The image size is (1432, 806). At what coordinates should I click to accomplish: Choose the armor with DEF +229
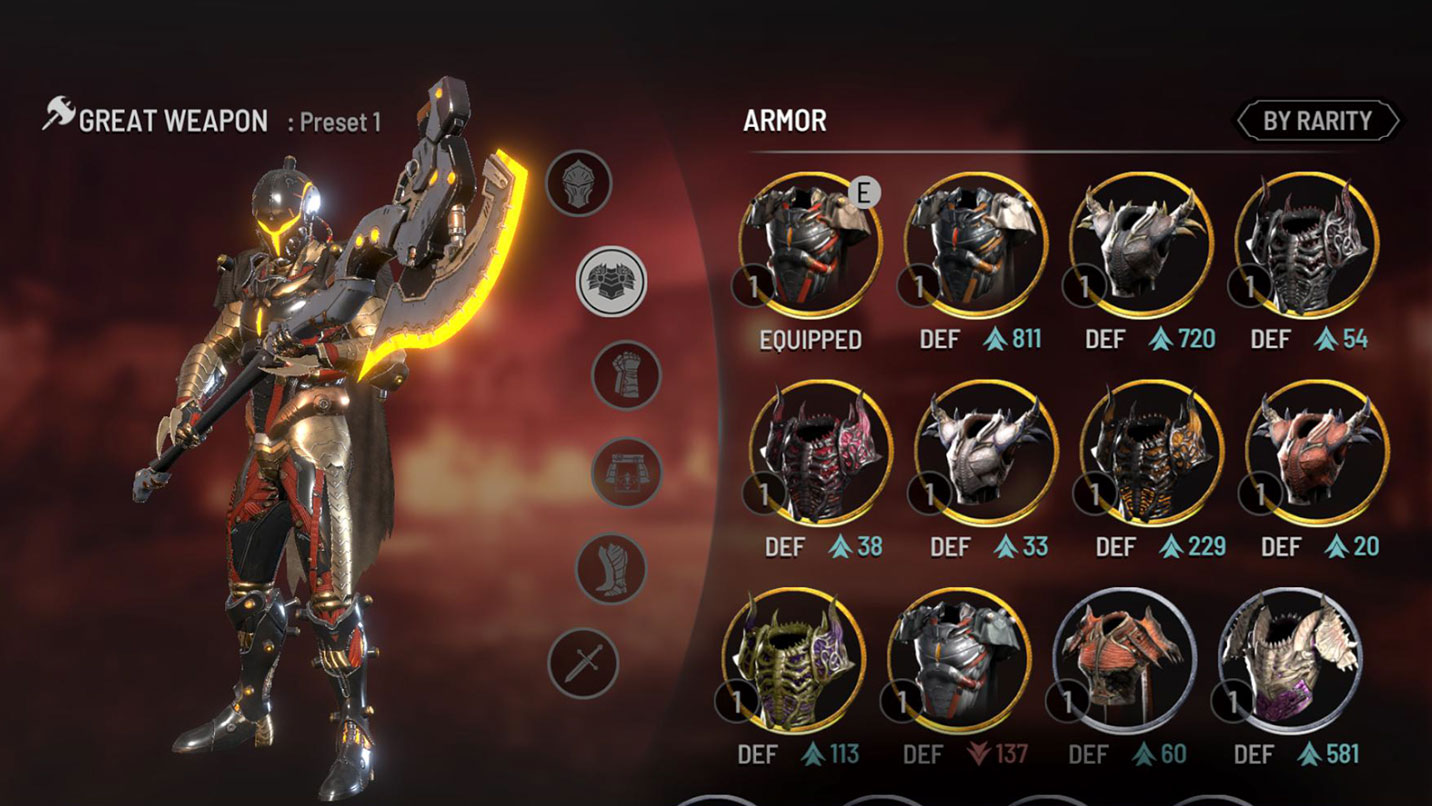coord(1153,453)
